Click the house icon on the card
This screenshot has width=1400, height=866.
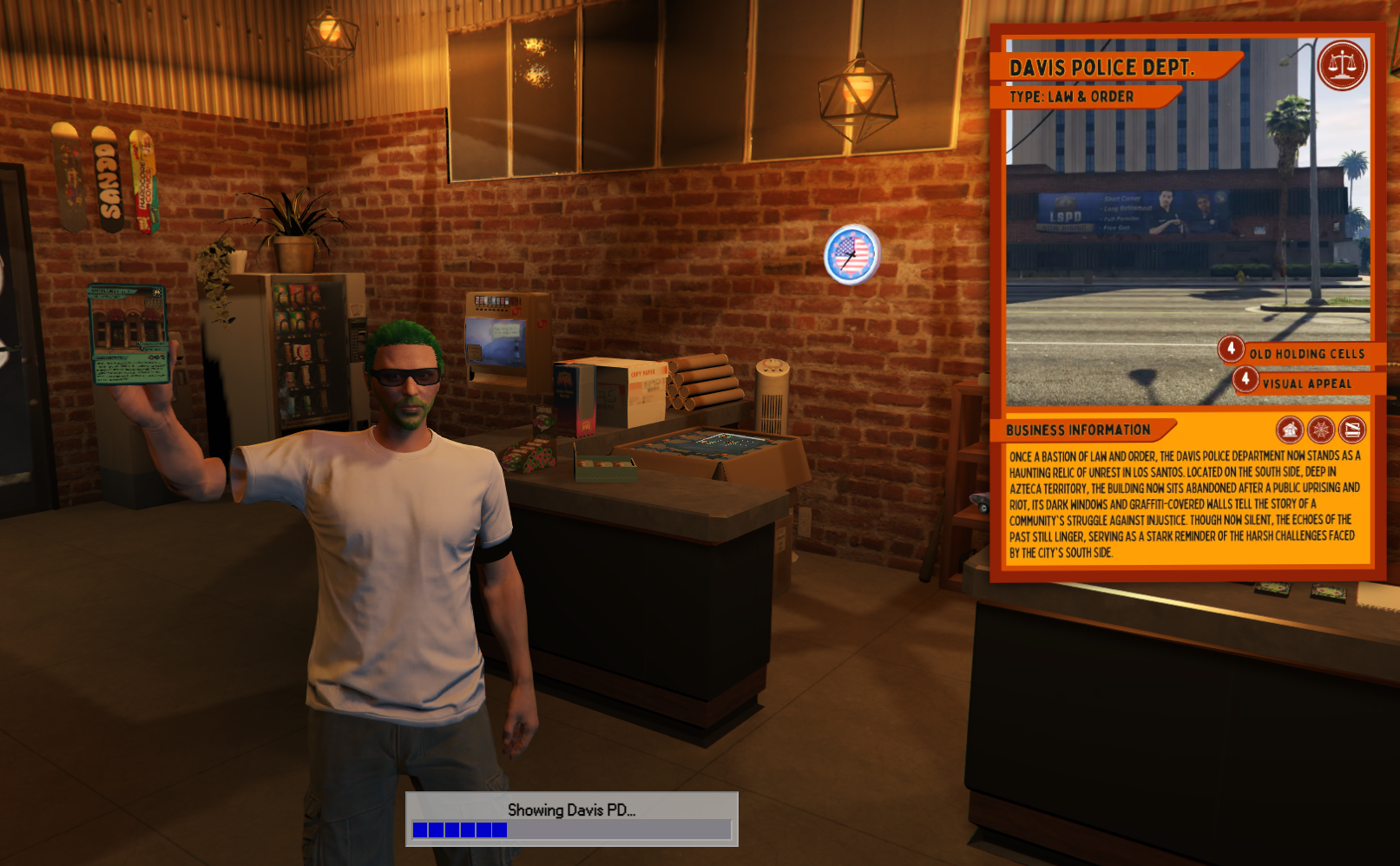coord(1290,430)
